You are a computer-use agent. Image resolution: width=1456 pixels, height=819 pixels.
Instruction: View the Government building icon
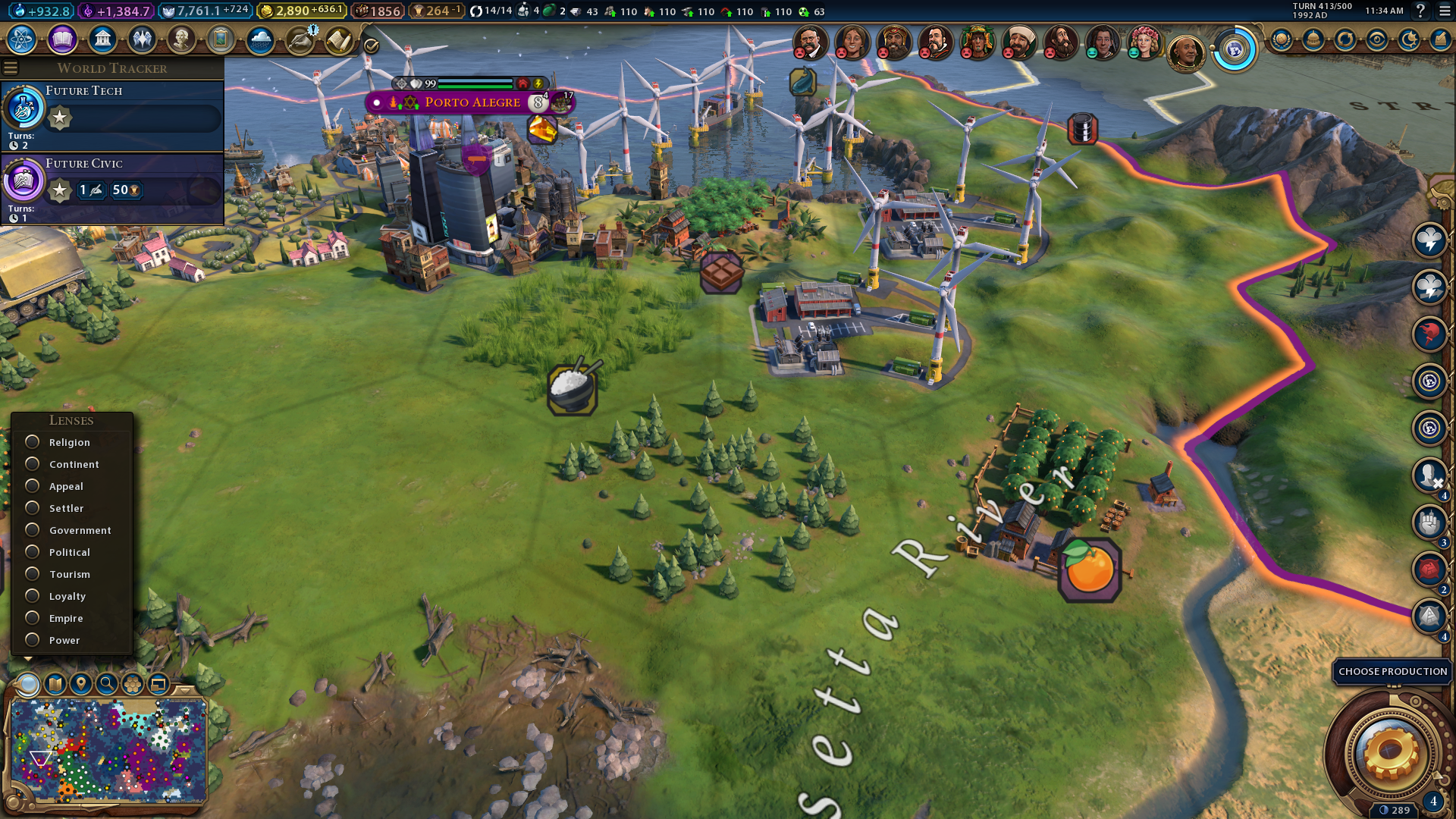pos(102,39)
